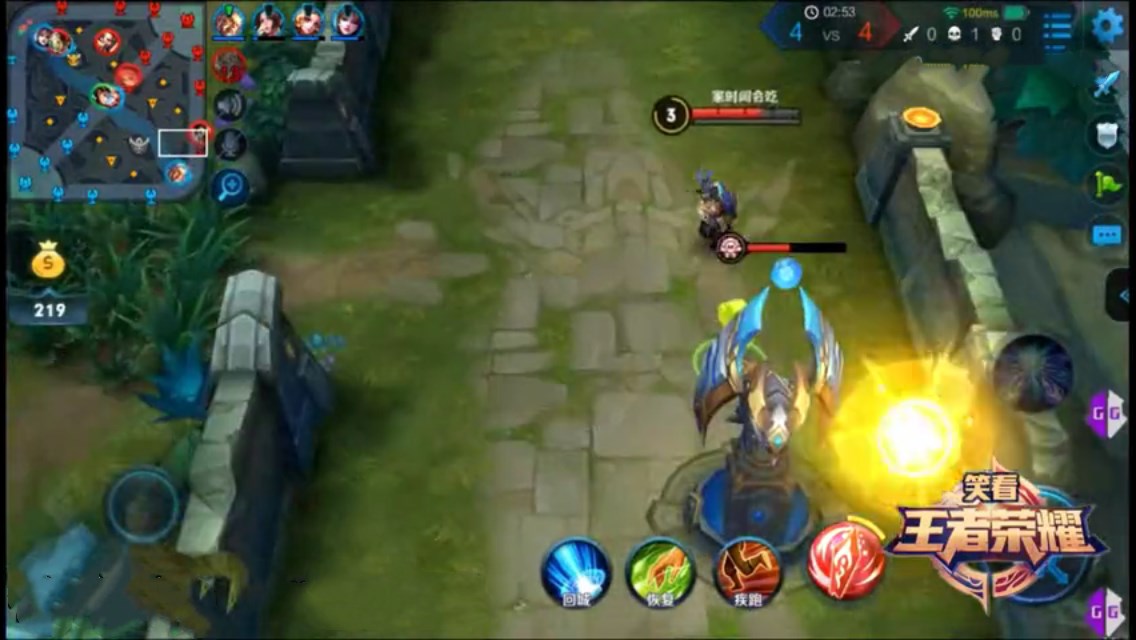
Task: Toggle the speaker voice icon
Action: [230, 105]
